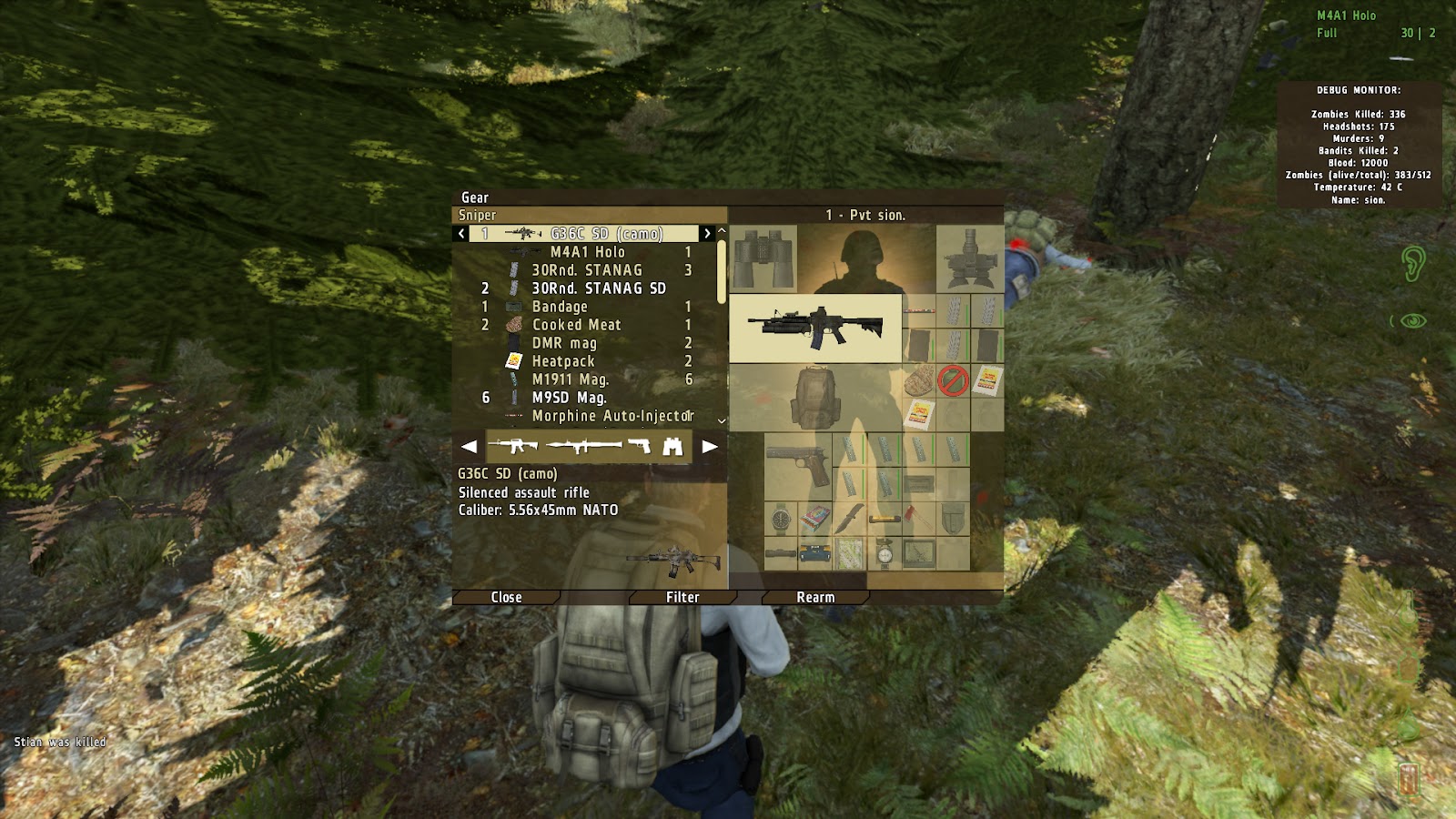The width and height of the screenshot is (1456, 819).
Task: Click the cooked meat item icon
Action: click(x=917, y=379)
